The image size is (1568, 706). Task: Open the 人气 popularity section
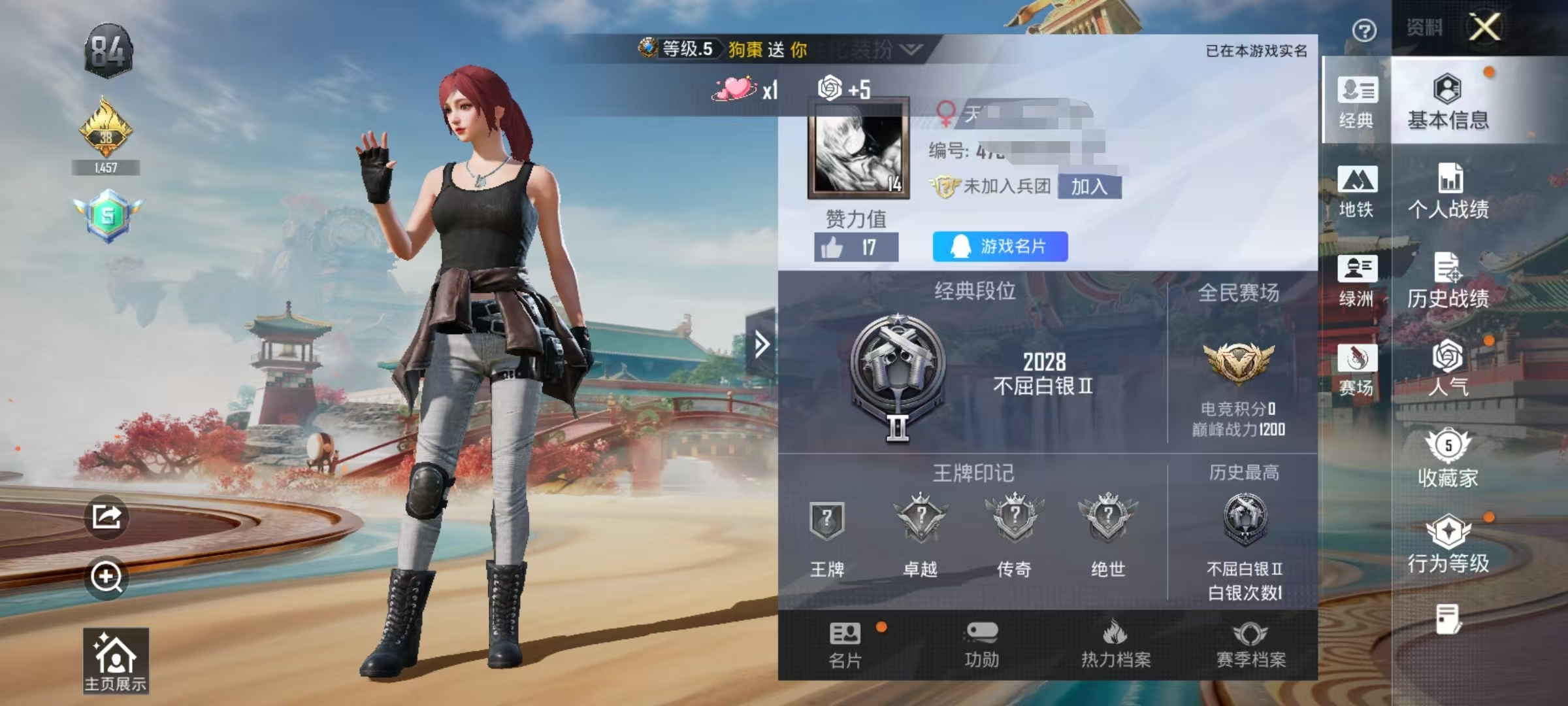click(1448, 368)
